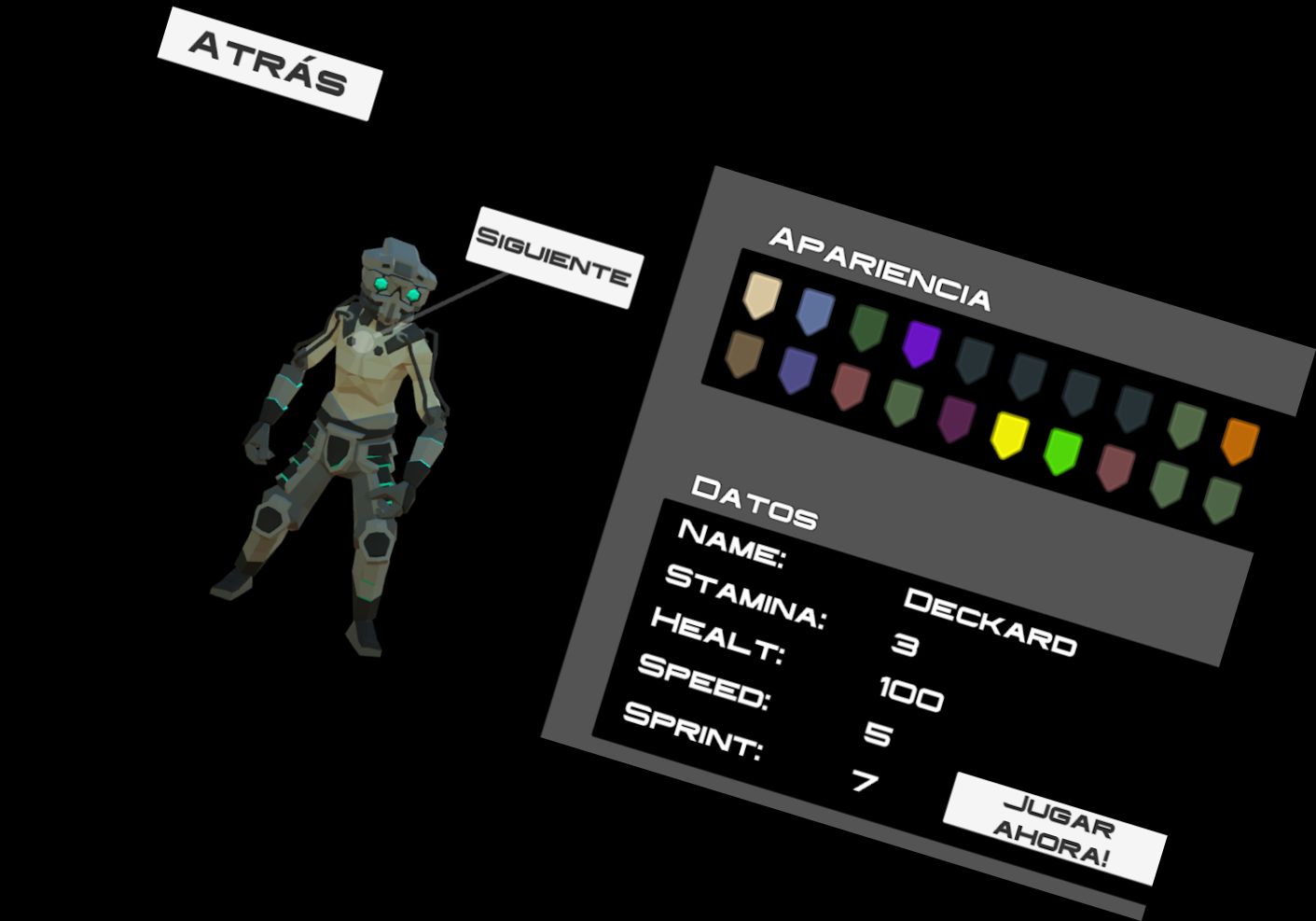Viewport: 1316px width, 921px height.
Task: Choose the light blue shield next to tan
Action: (x=815, y=311)
